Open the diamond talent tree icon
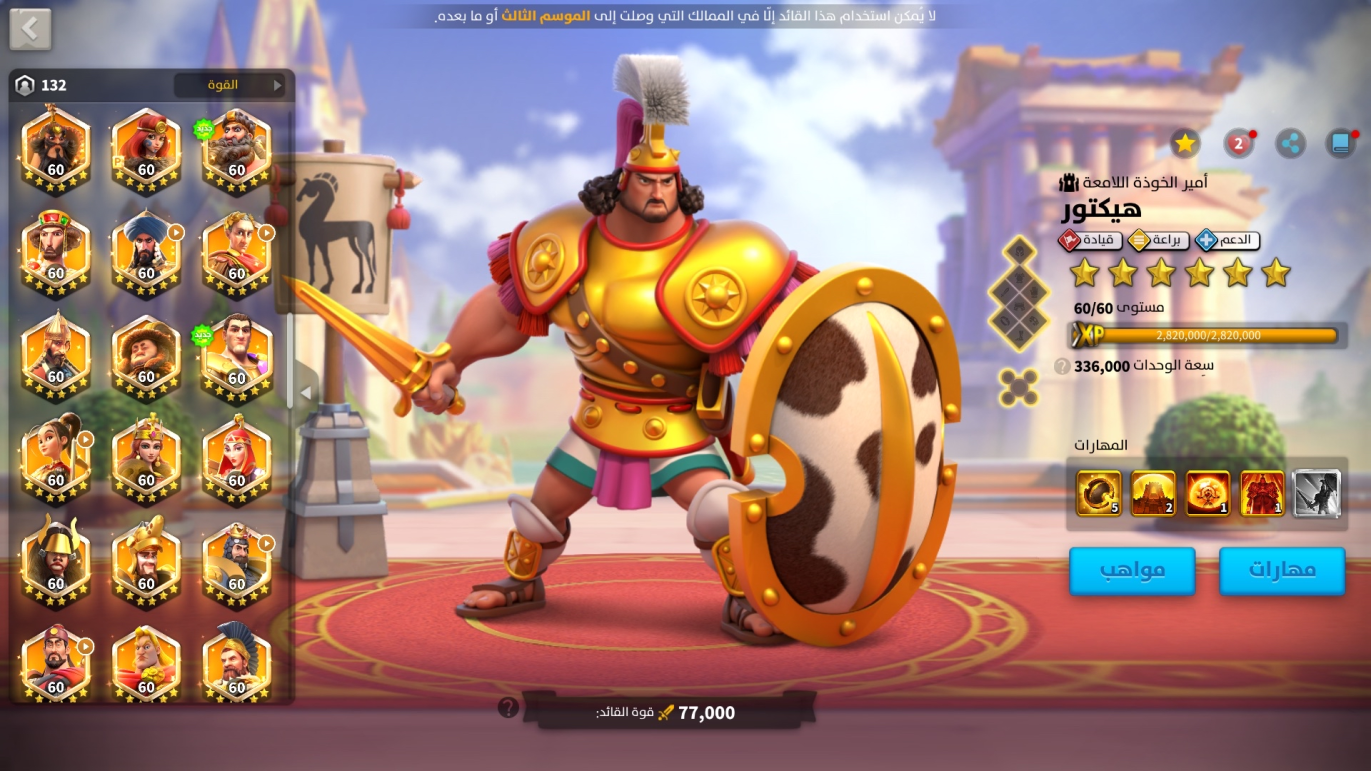Viewport: 1371px width, 771px height. [1019, 294]
